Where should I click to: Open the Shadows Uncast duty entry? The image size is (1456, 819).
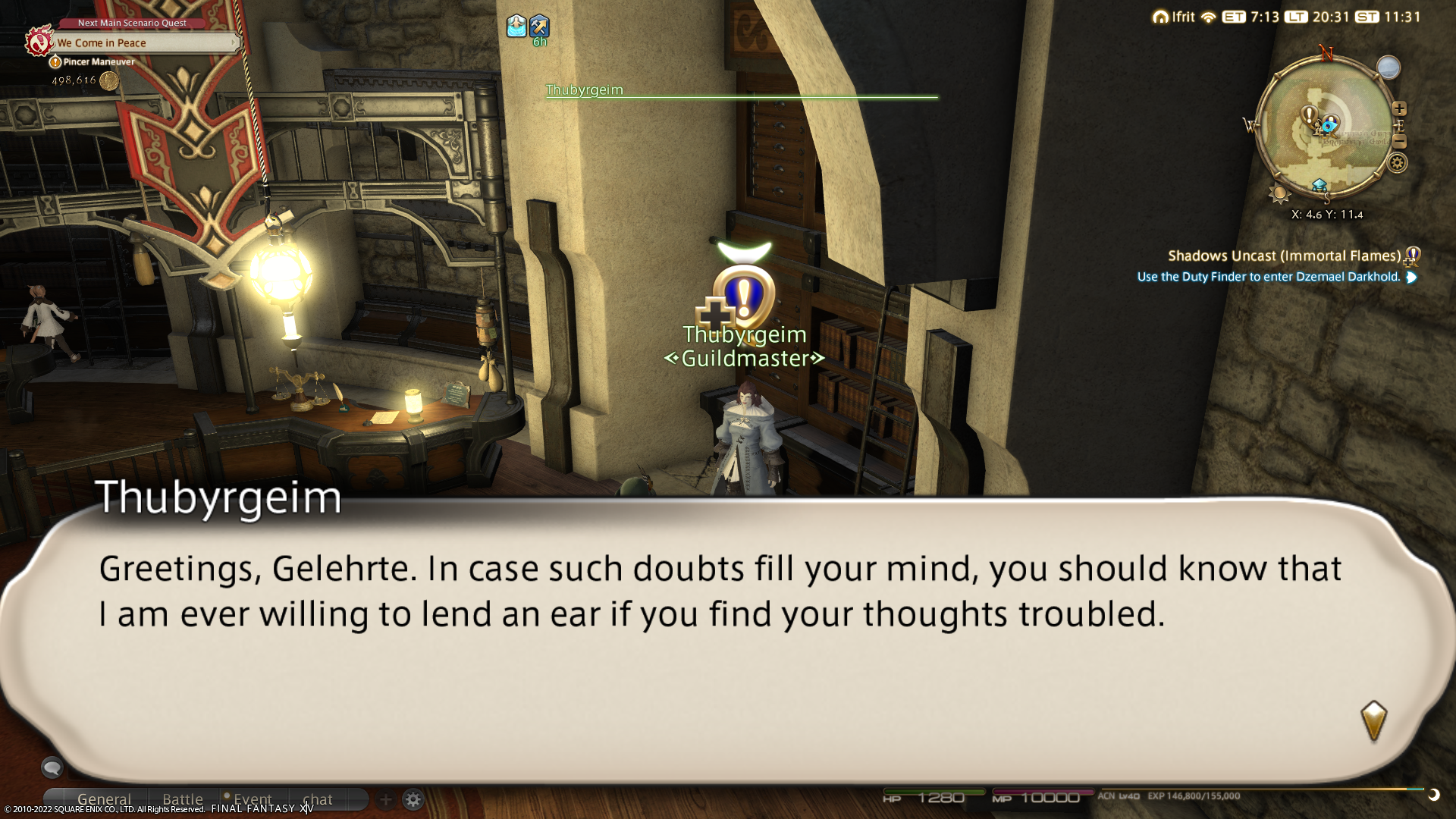point(1284,256)
